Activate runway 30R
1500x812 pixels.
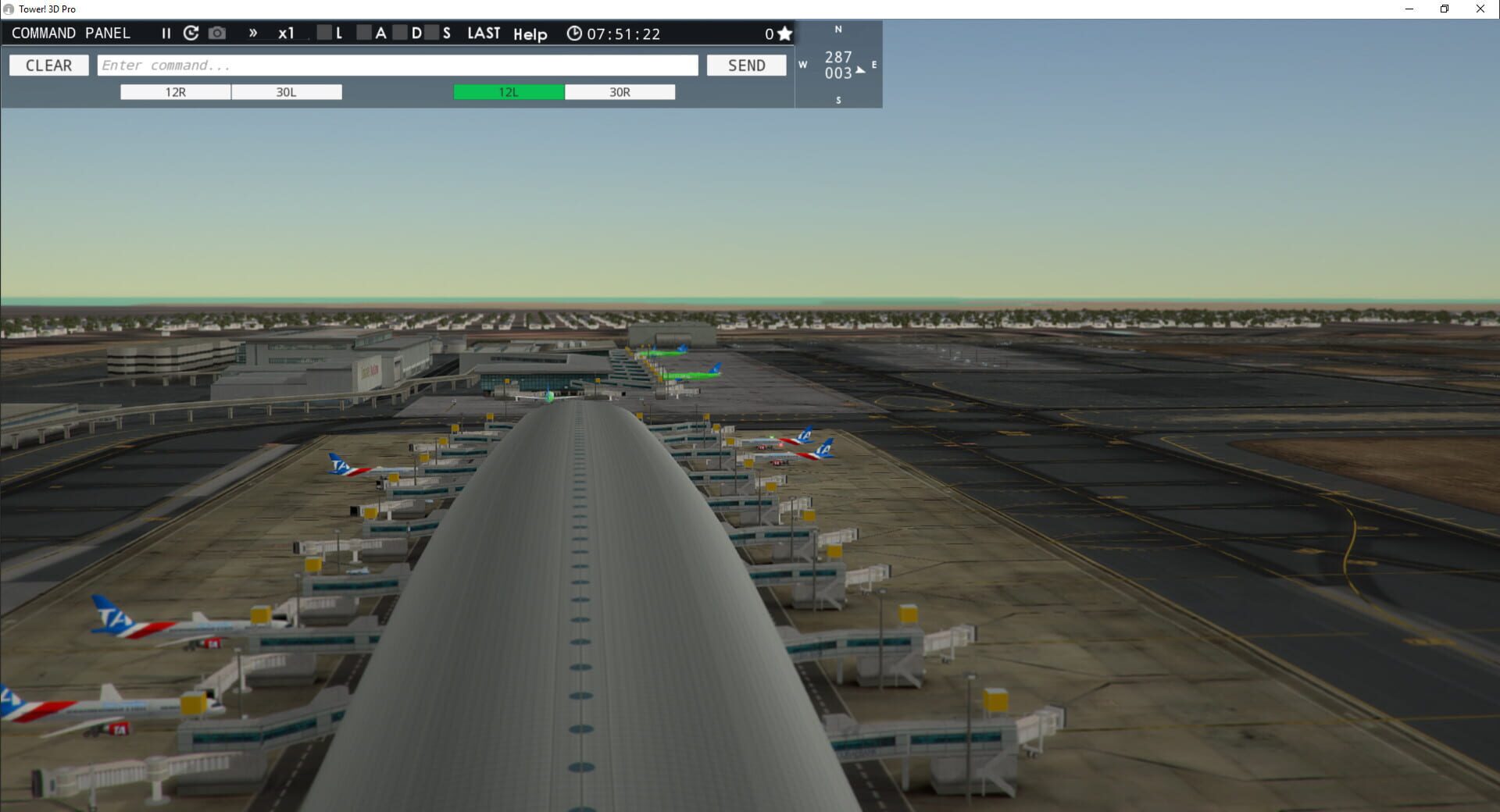(x=620, y=91)
